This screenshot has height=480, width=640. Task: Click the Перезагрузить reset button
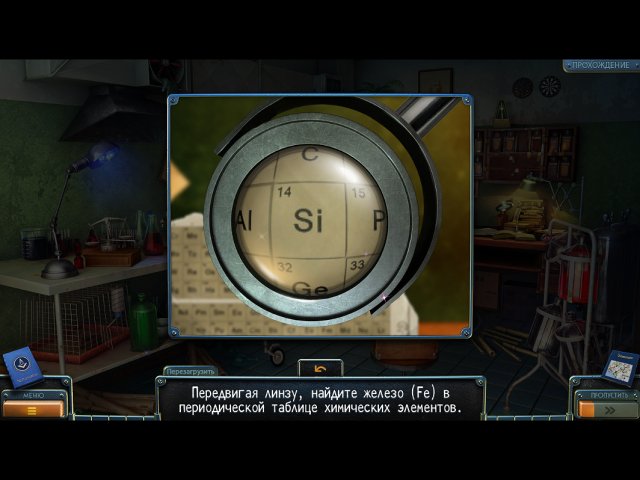(189, 370)
